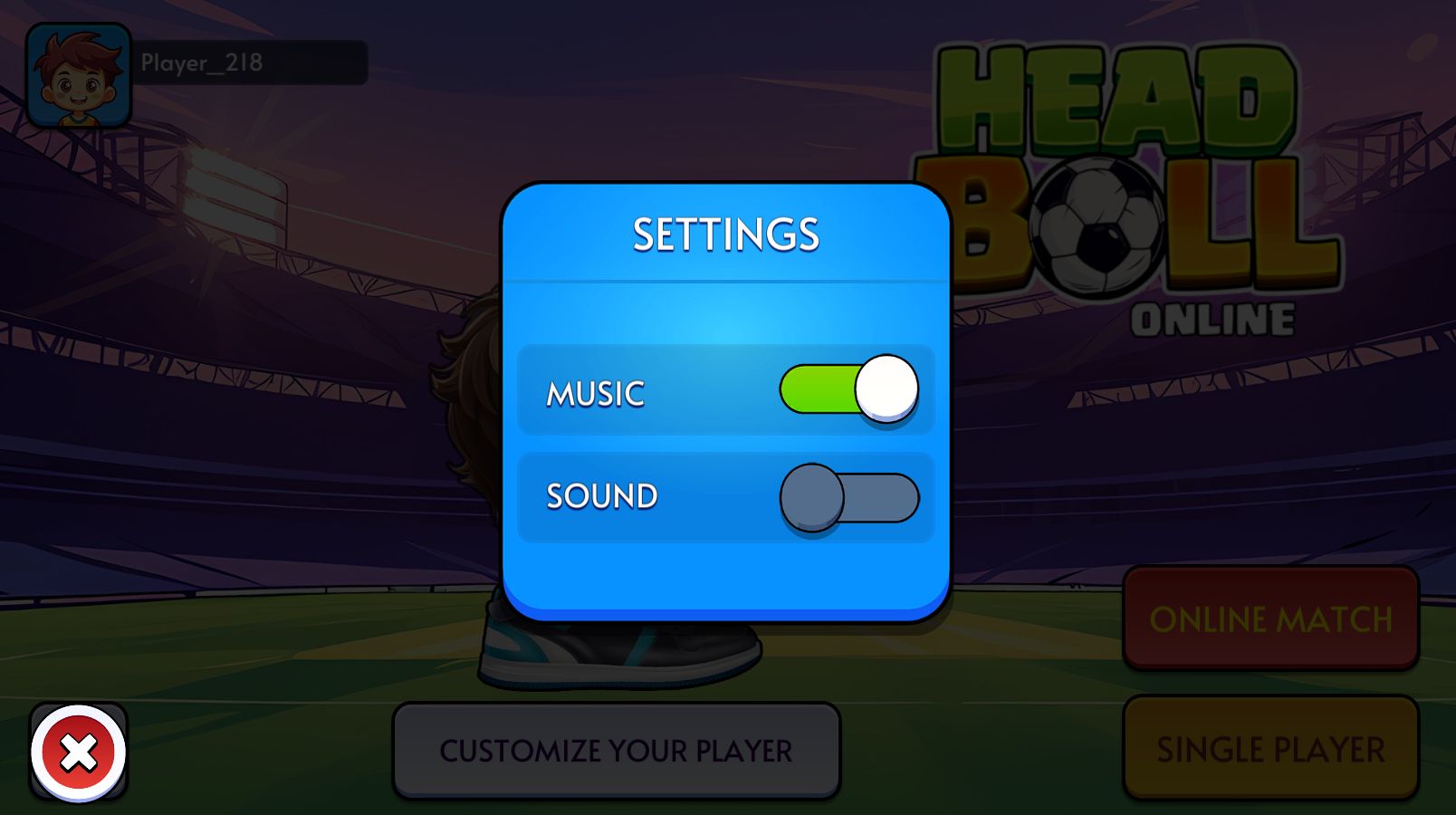Open Customize Your Player
Viewport: 1456px width, 815px height.
[616, 751]
